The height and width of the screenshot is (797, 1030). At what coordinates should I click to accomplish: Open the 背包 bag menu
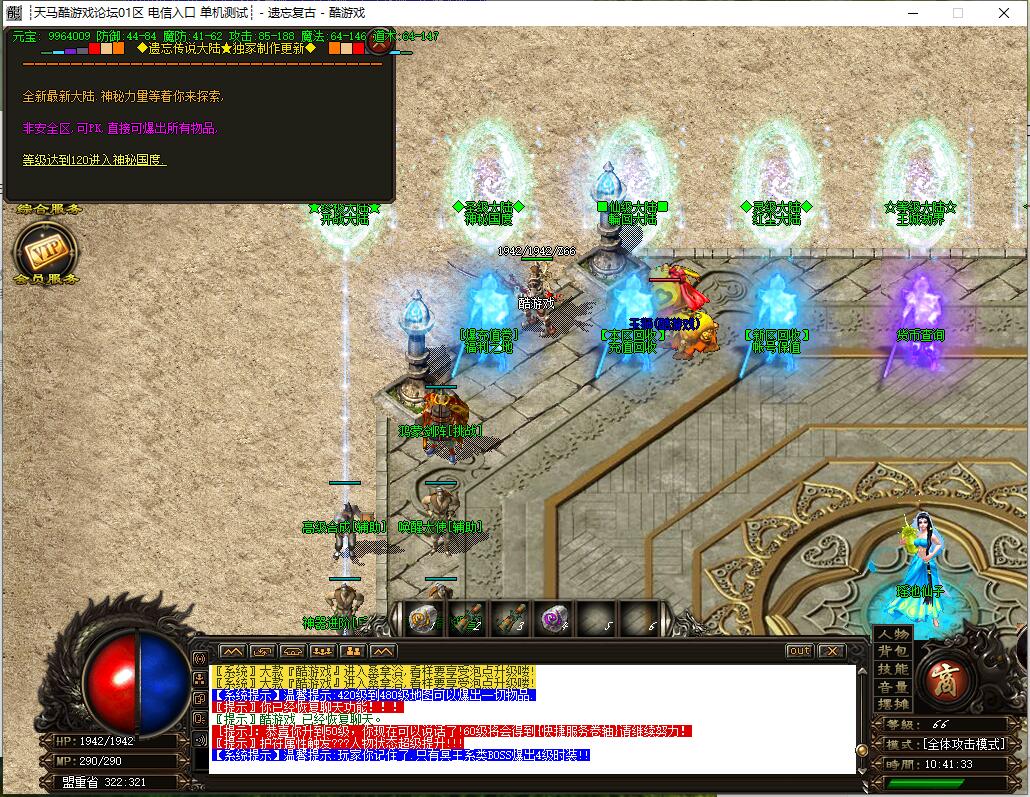(x=893, y=651)
